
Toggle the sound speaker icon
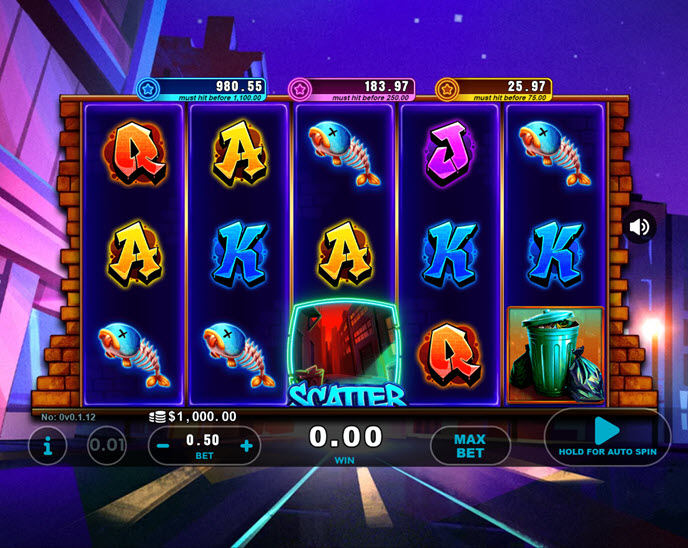pos(639,227)
